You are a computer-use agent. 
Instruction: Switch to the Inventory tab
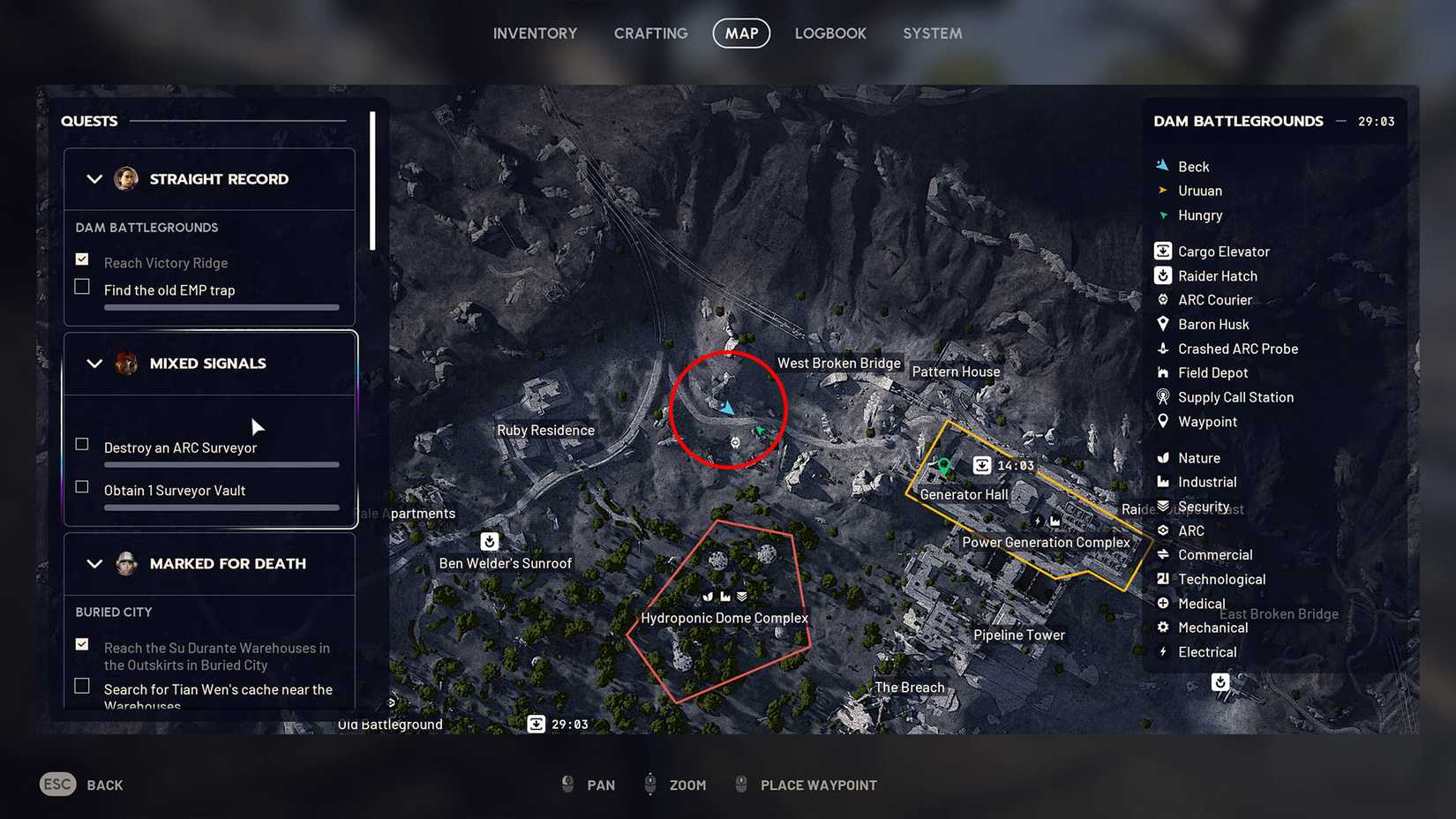535,33
